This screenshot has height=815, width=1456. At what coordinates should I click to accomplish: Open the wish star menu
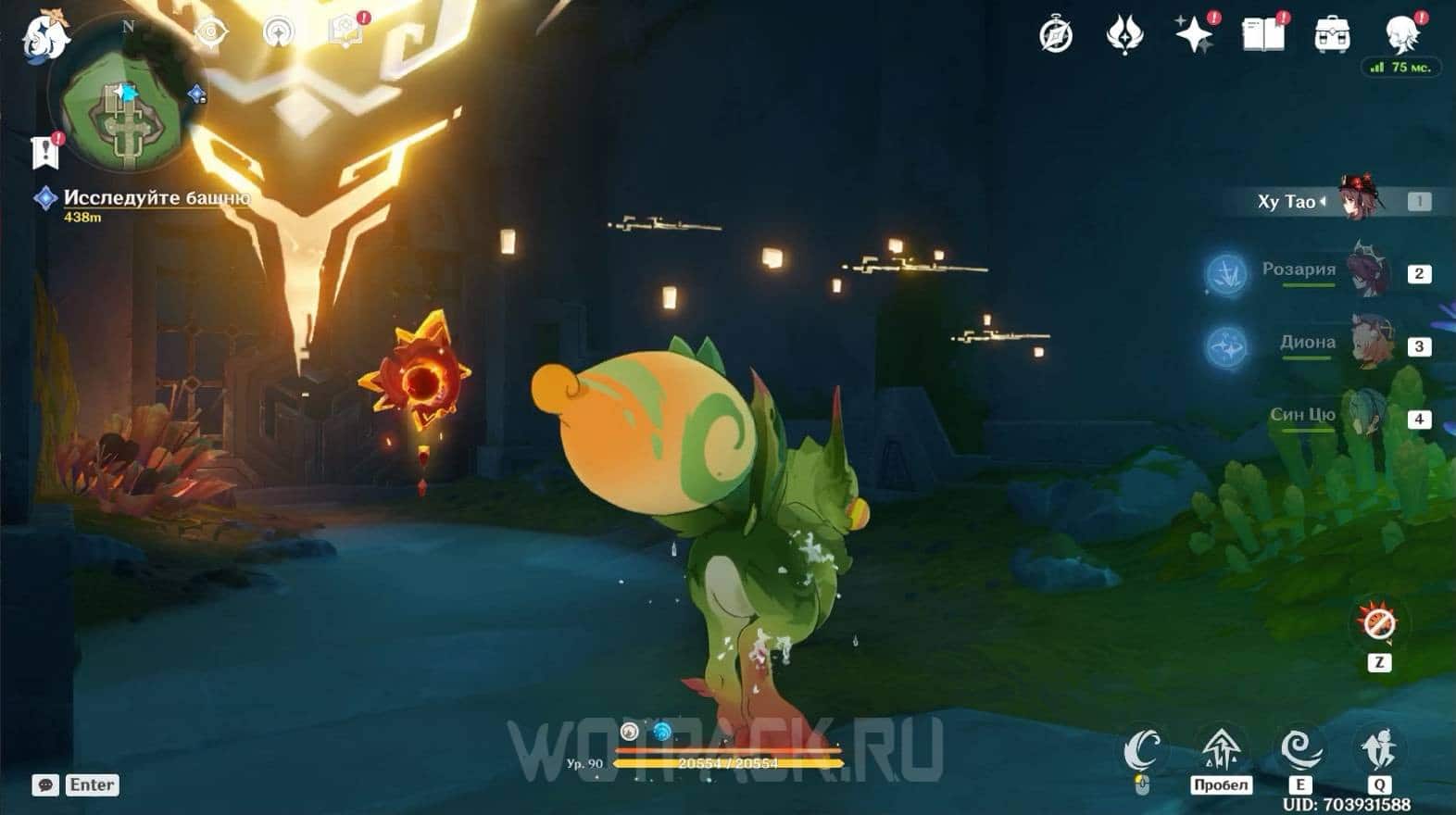click(1194, 35)
